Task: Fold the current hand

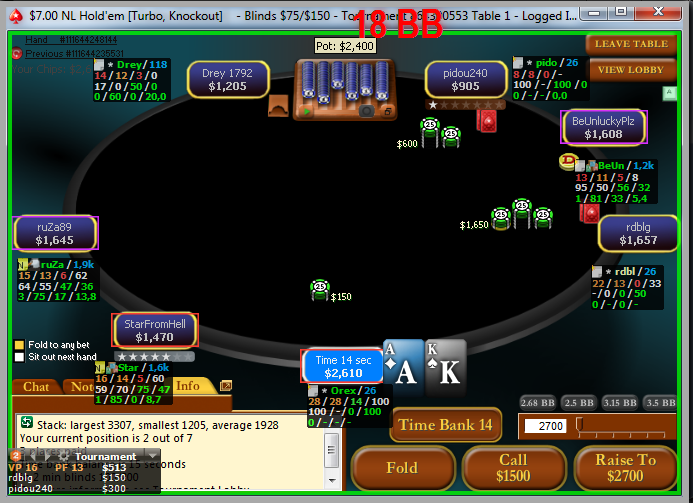Action: [x=401, y=469]
